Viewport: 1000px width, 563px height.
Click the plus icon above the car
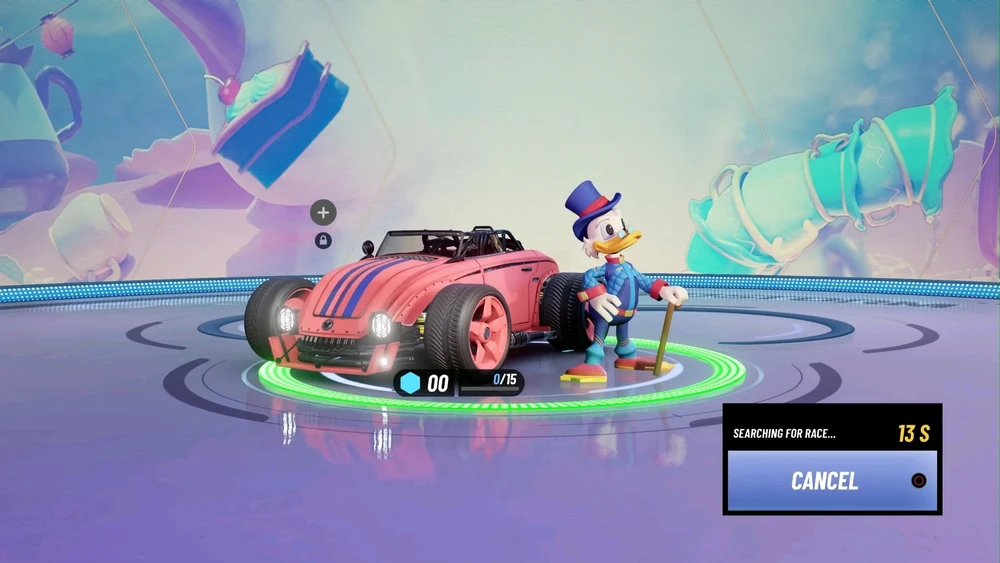(x=323, y=212)
